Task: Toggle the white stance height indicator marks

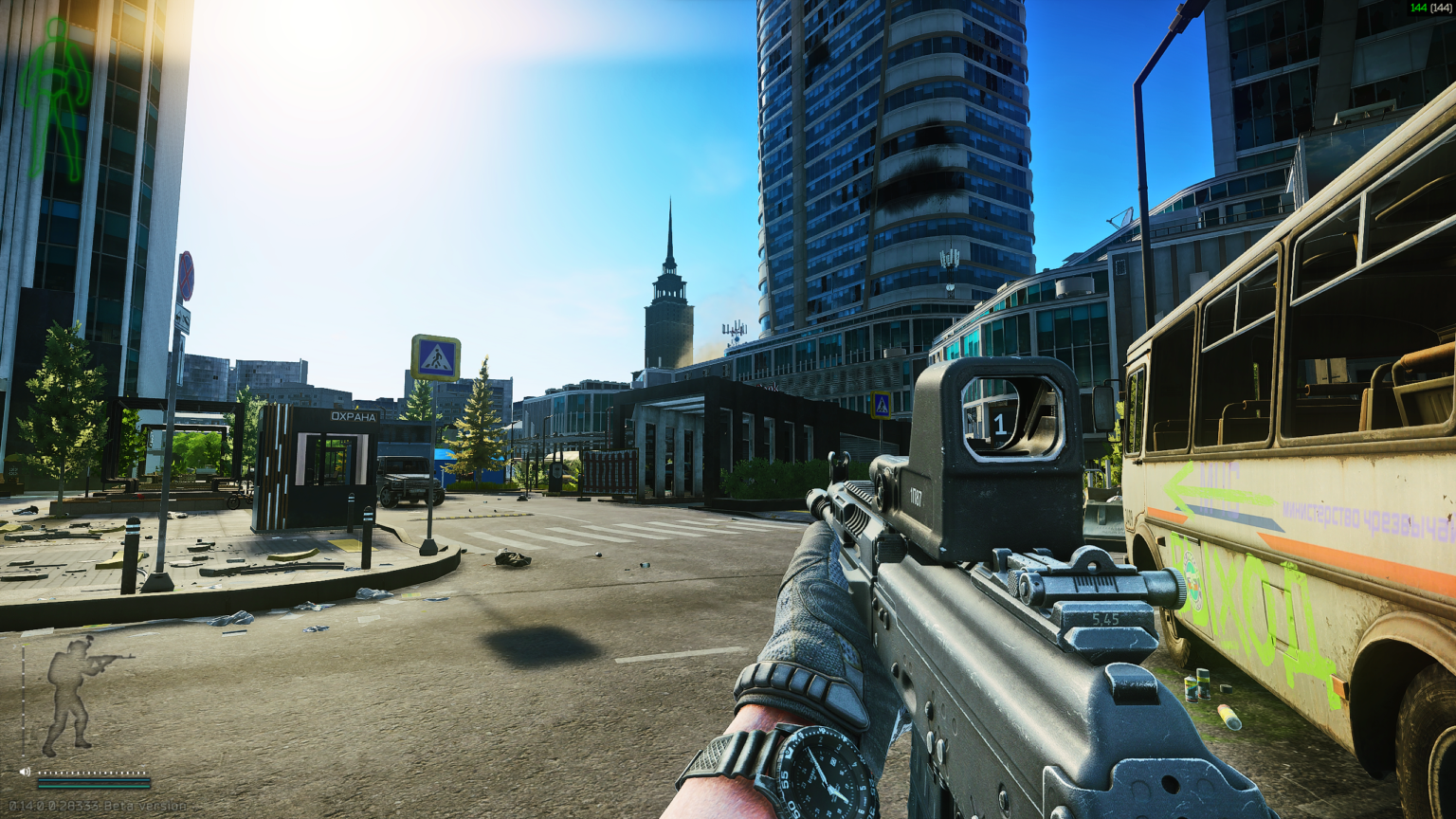Action: pos(24,701)
